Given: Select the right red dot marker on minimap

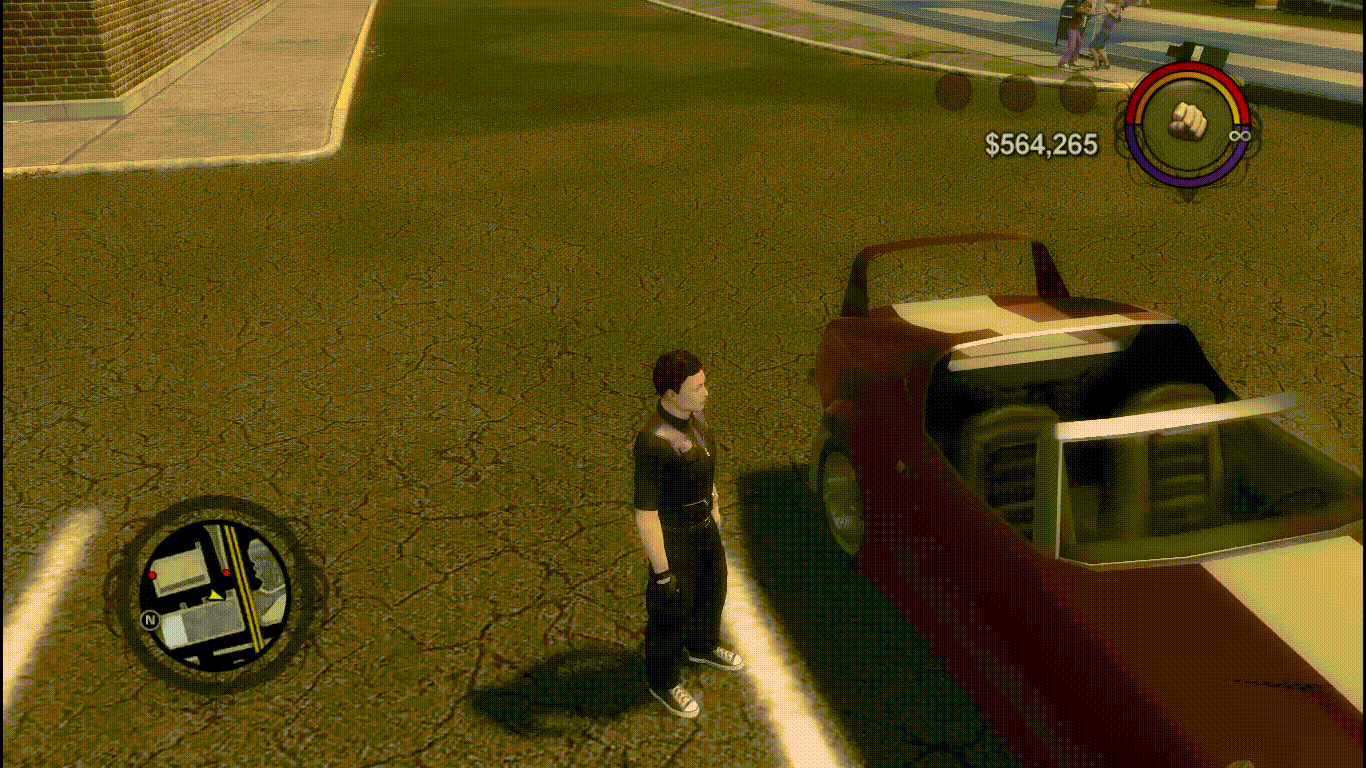Looking at the screenshot, I should [227, 573].
